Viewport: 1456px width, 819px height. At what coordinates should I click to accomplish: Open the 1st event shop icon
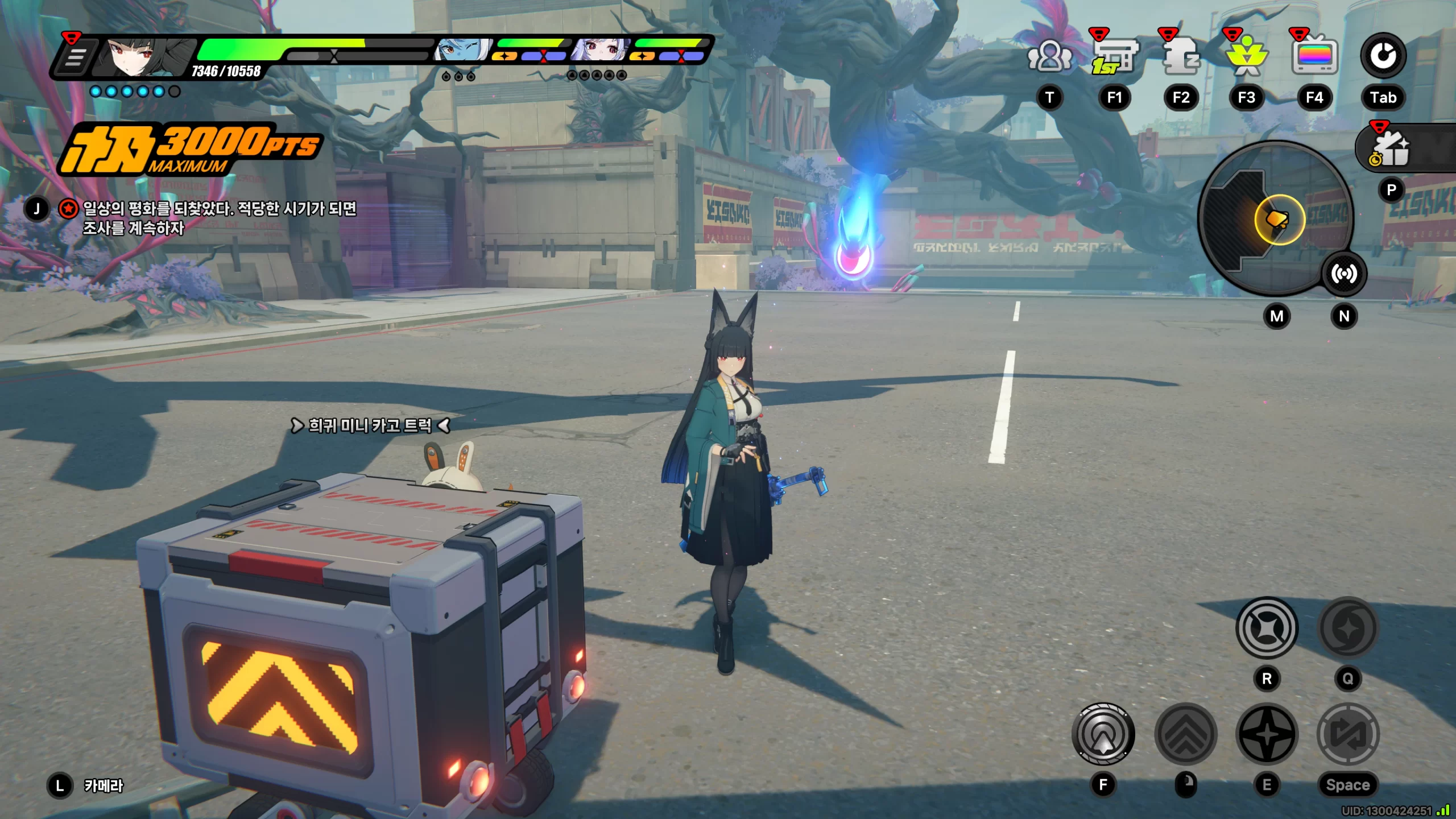pos(1114,57)
